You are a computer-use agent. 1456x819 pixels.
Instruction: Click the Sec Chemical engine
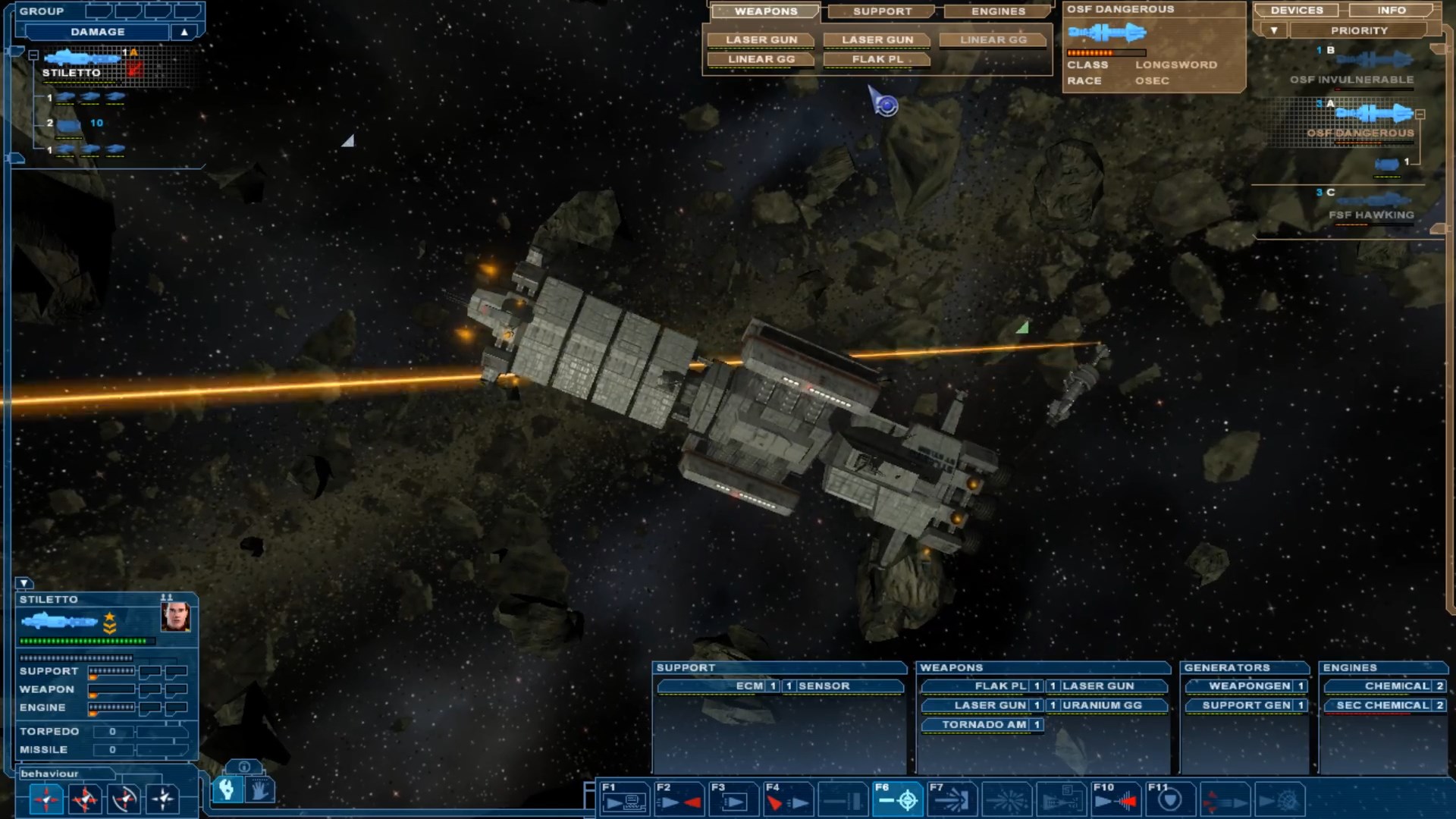coord(1382,705)
